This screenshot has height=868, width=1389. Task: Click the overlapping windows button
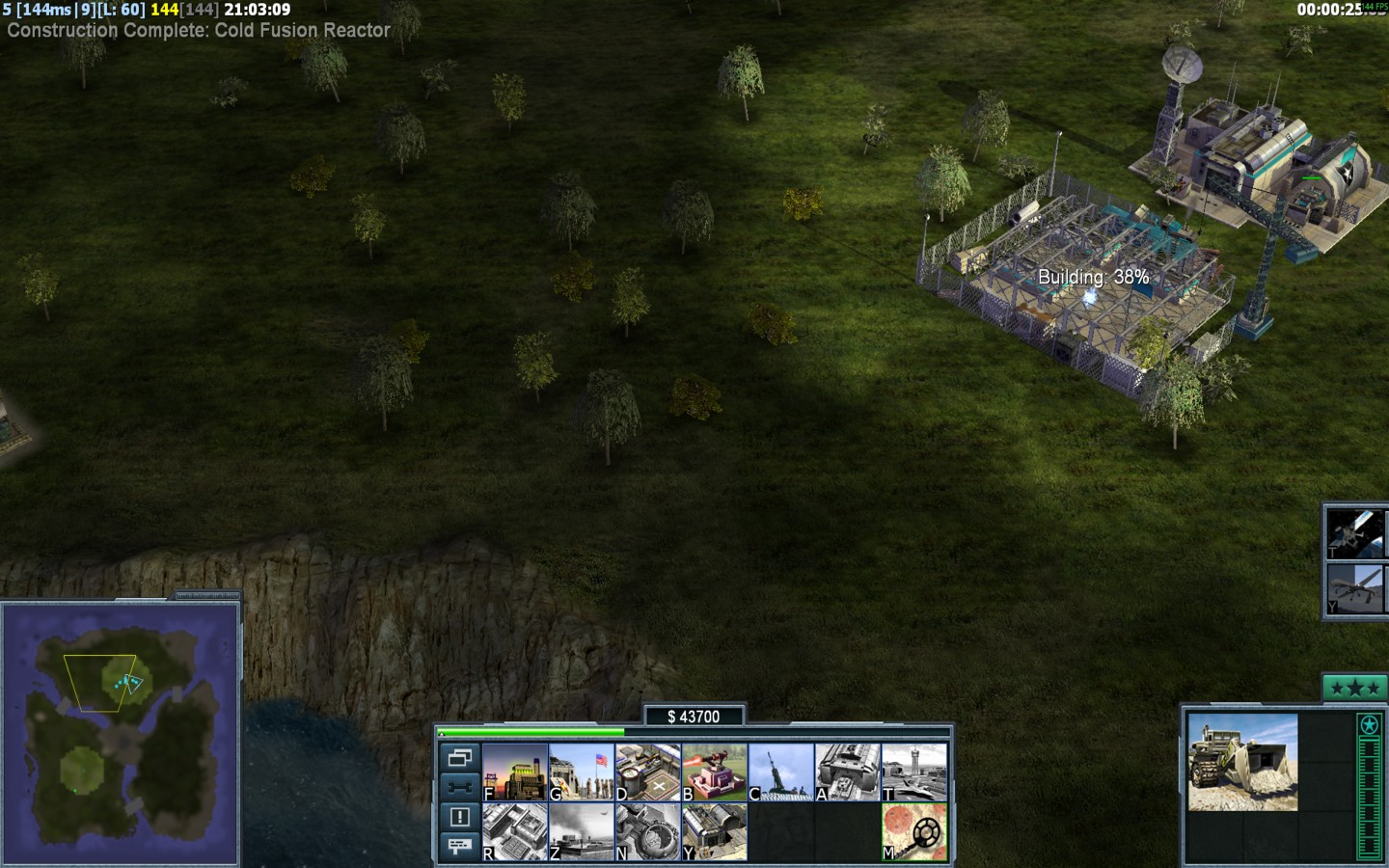point(460,758)
